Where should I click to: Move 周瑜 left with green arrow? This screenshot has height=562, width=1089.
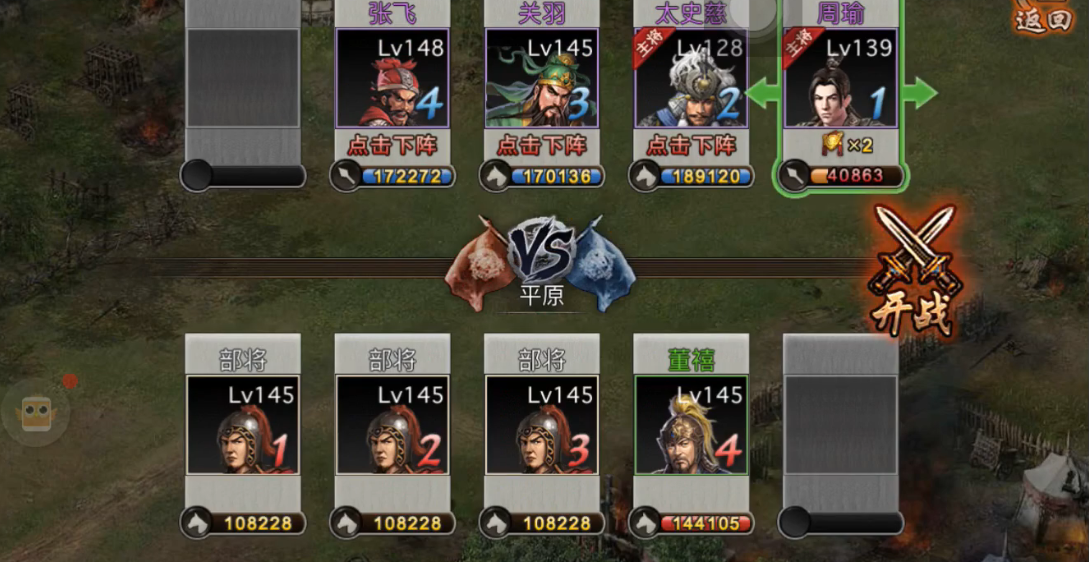pos(764,93)
